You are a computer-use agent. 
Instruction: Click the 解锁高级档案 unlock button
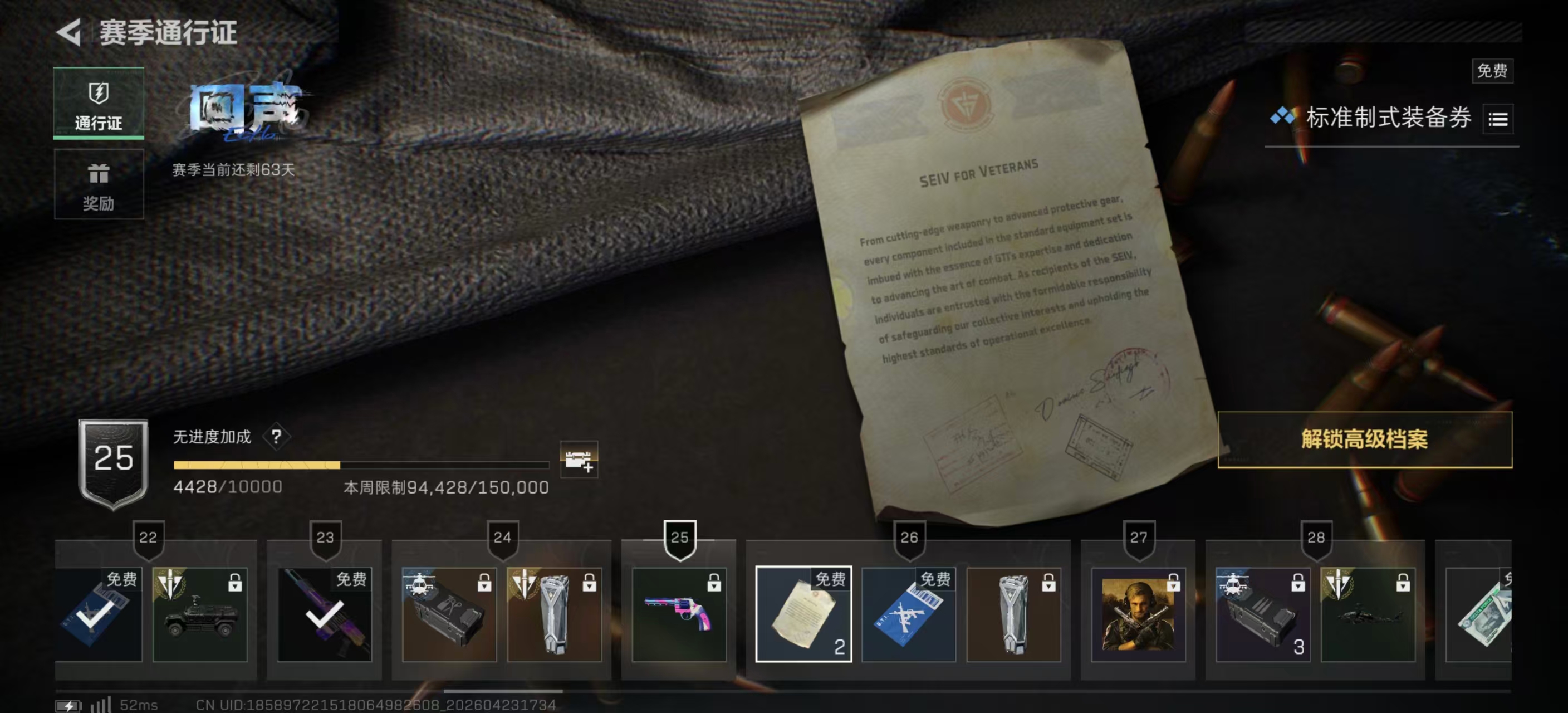click(x=1364, y=439)
